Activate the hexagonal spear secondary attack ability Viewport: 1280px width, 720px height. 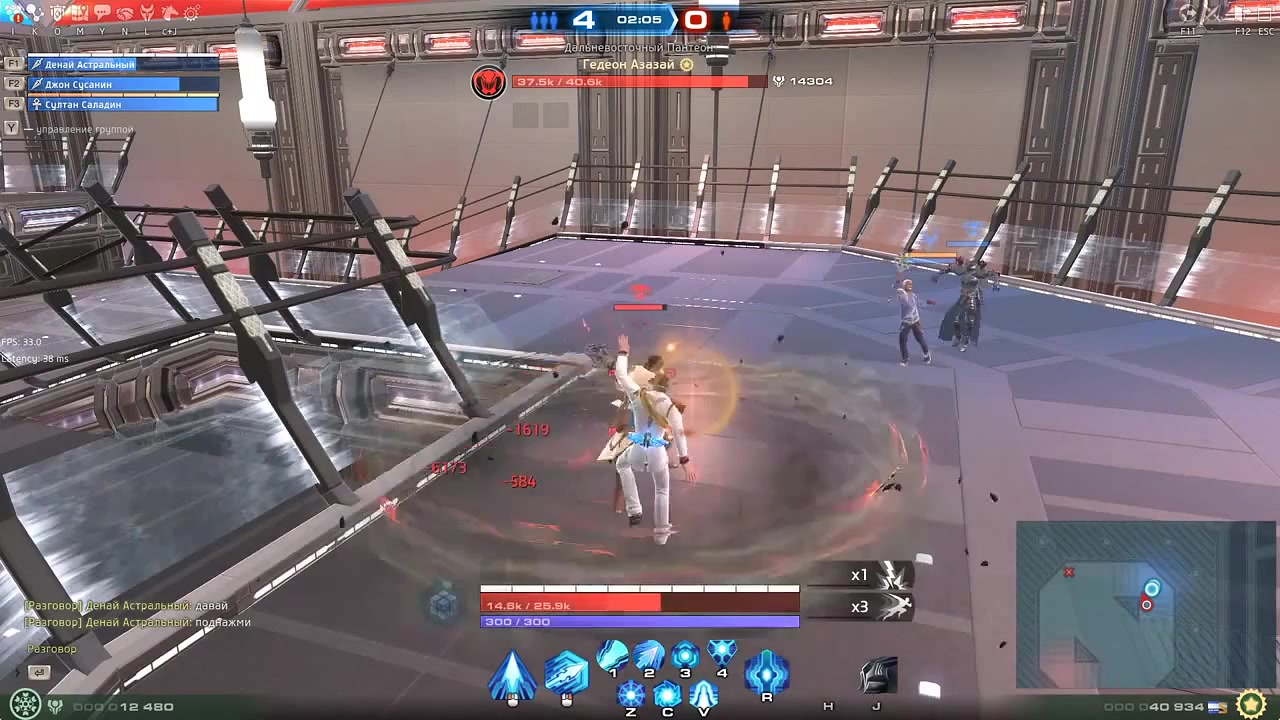(566, 674)
